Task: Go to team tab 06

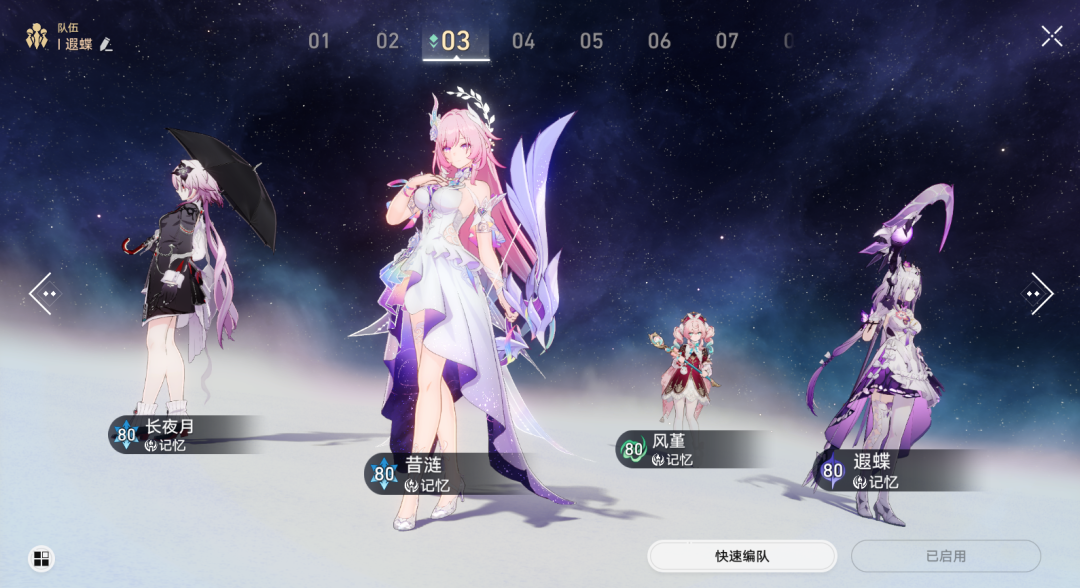Action: (x=659, y=41)
